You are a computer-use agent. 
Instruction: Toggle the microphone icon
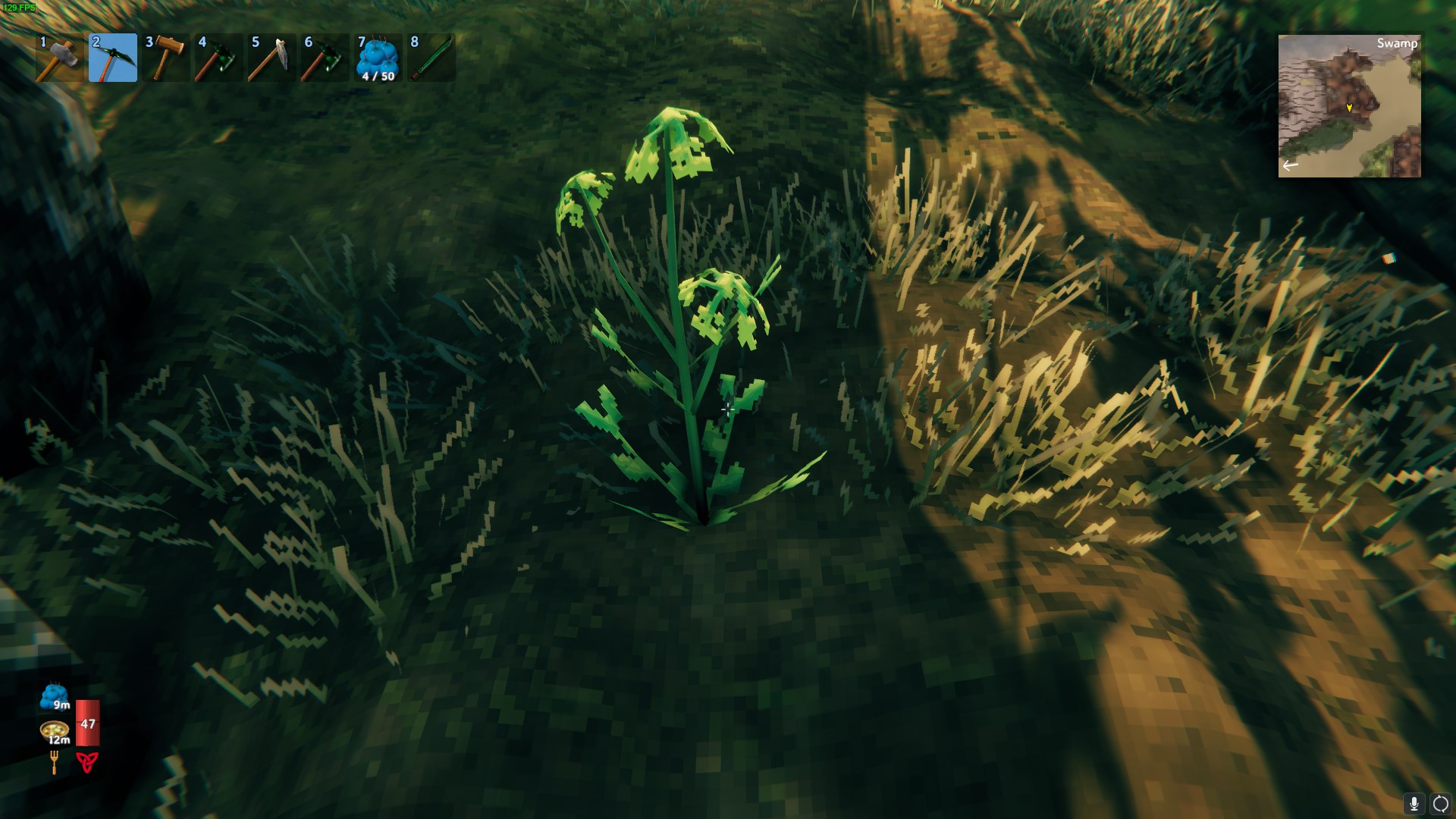tap(1414, 804)
